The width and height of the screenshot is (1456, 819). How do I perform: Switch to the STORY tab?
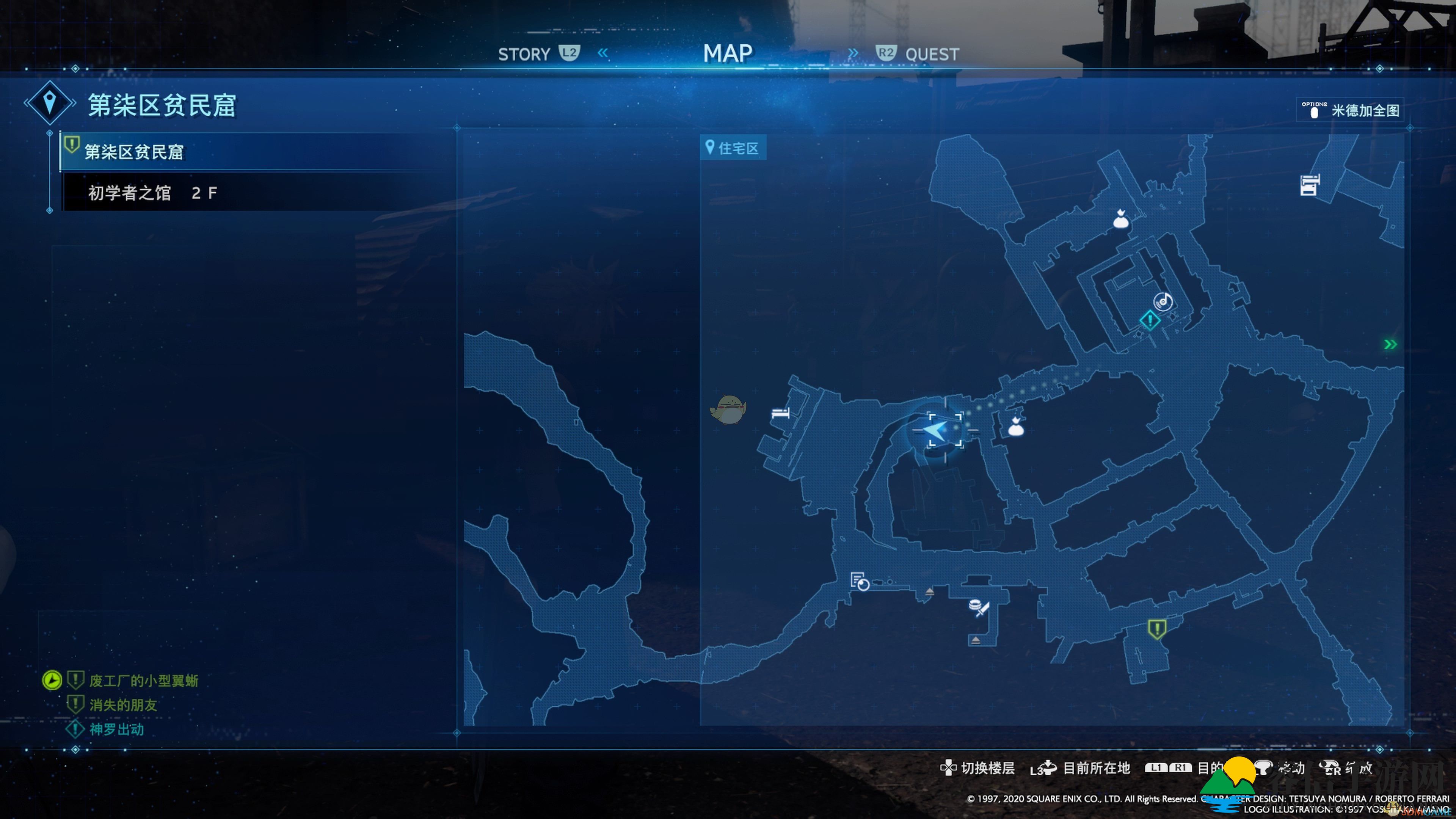tap(524, 54)
